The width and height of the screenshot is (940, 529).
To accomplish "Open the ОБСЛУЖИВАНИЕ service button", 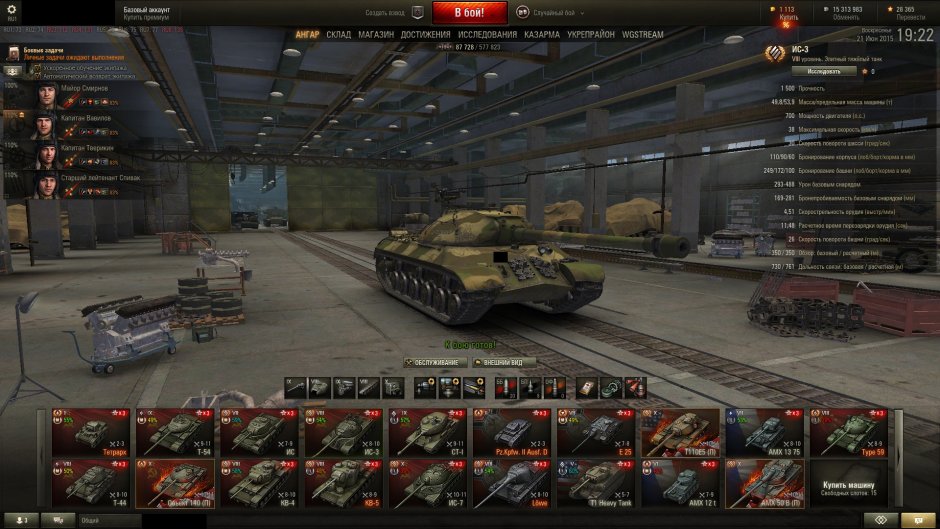I will click(435, 362).
